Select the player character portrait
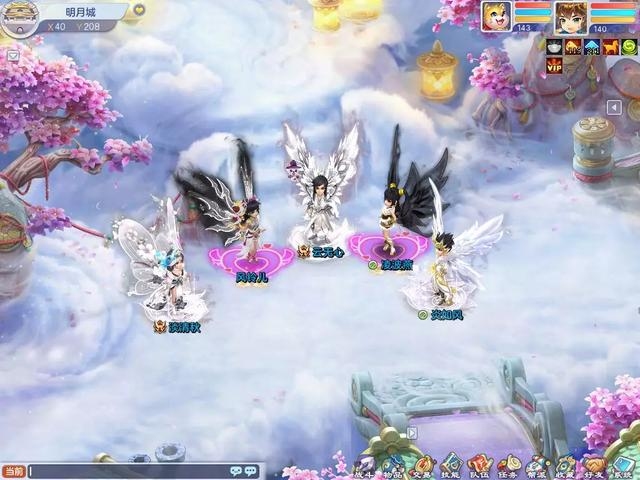Viewport: 640px width, 480px height. (x=571, y=18)
